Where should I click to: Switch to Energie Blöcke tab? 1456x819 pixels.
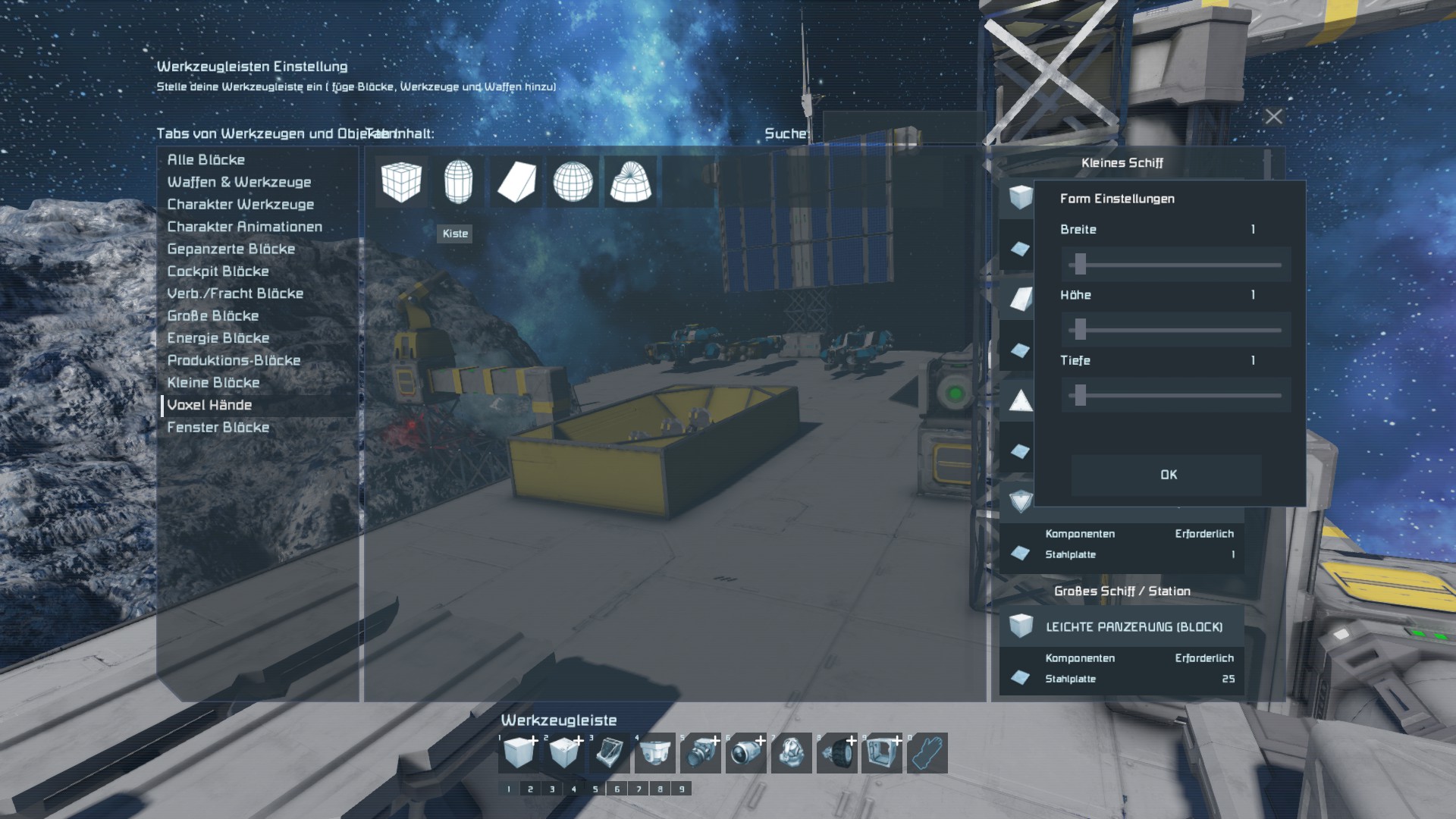pyautogui.click(x=218, y=338)
